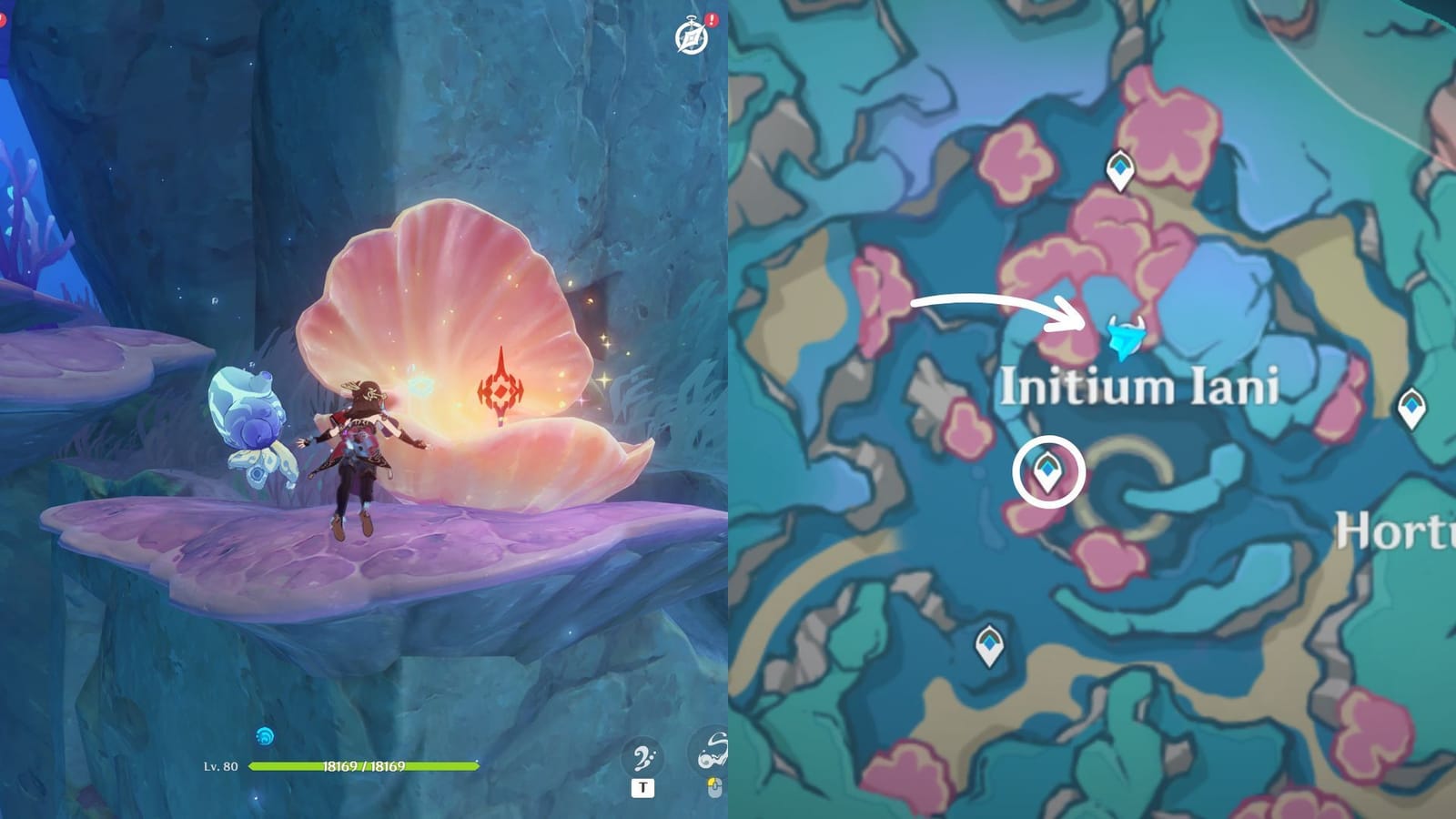Click the green HP bar showing 18169/18169
The height and width of the screenshot is (819, 1456).
click(364, 766)
